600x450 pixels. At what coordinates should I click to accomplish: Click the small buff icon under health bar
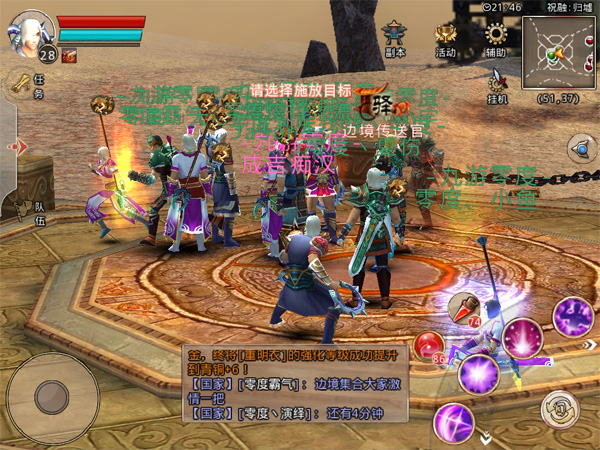tap(69, 57)
